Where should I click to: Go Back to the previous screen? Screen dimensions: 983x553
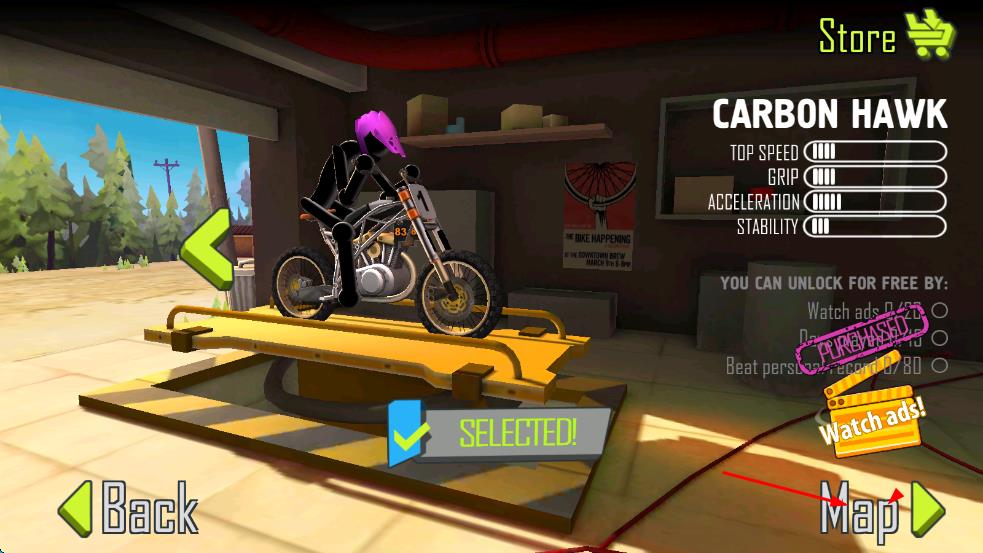[x=128, y=508]
